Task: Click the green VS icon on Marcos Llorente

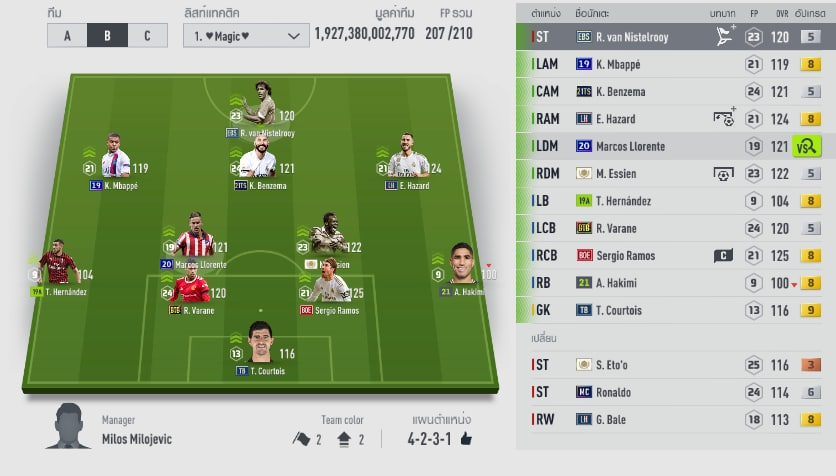Action: pyautogui.click(x=806, y=147)
